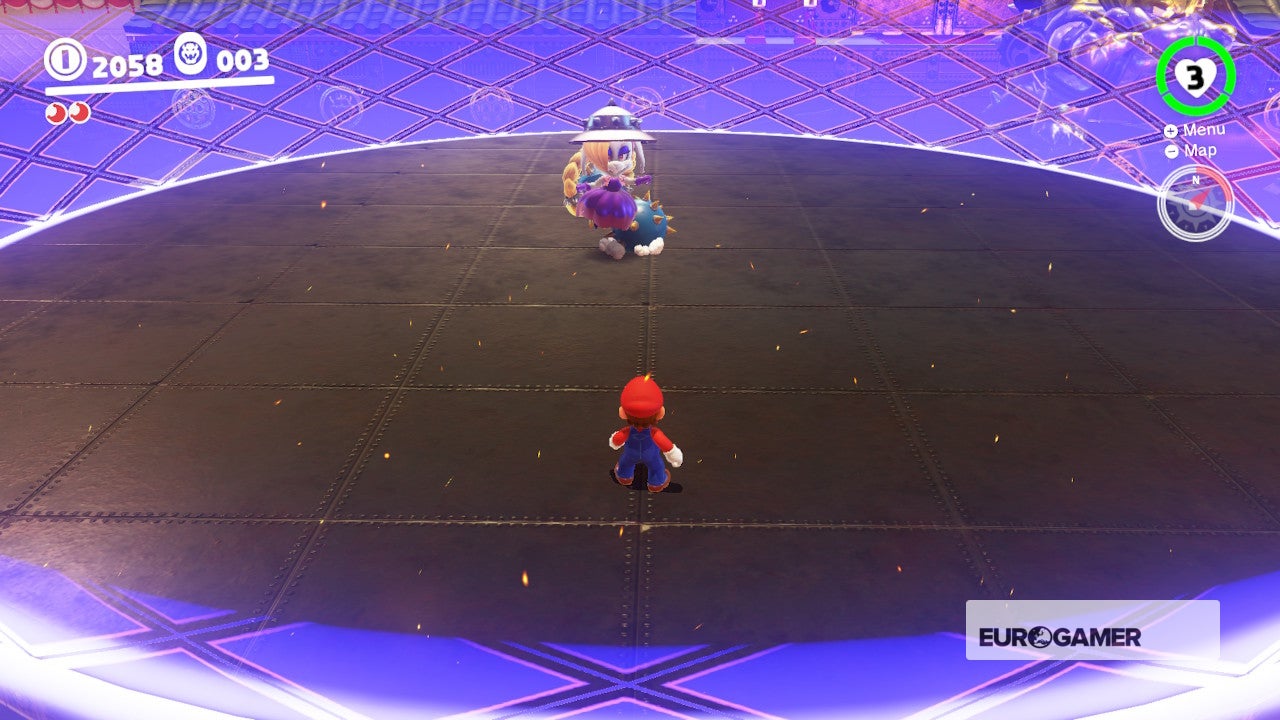The image size is (1280, 720).
Task: Open the Map option
Action: pyautogui.click(x=1199, y=150)
